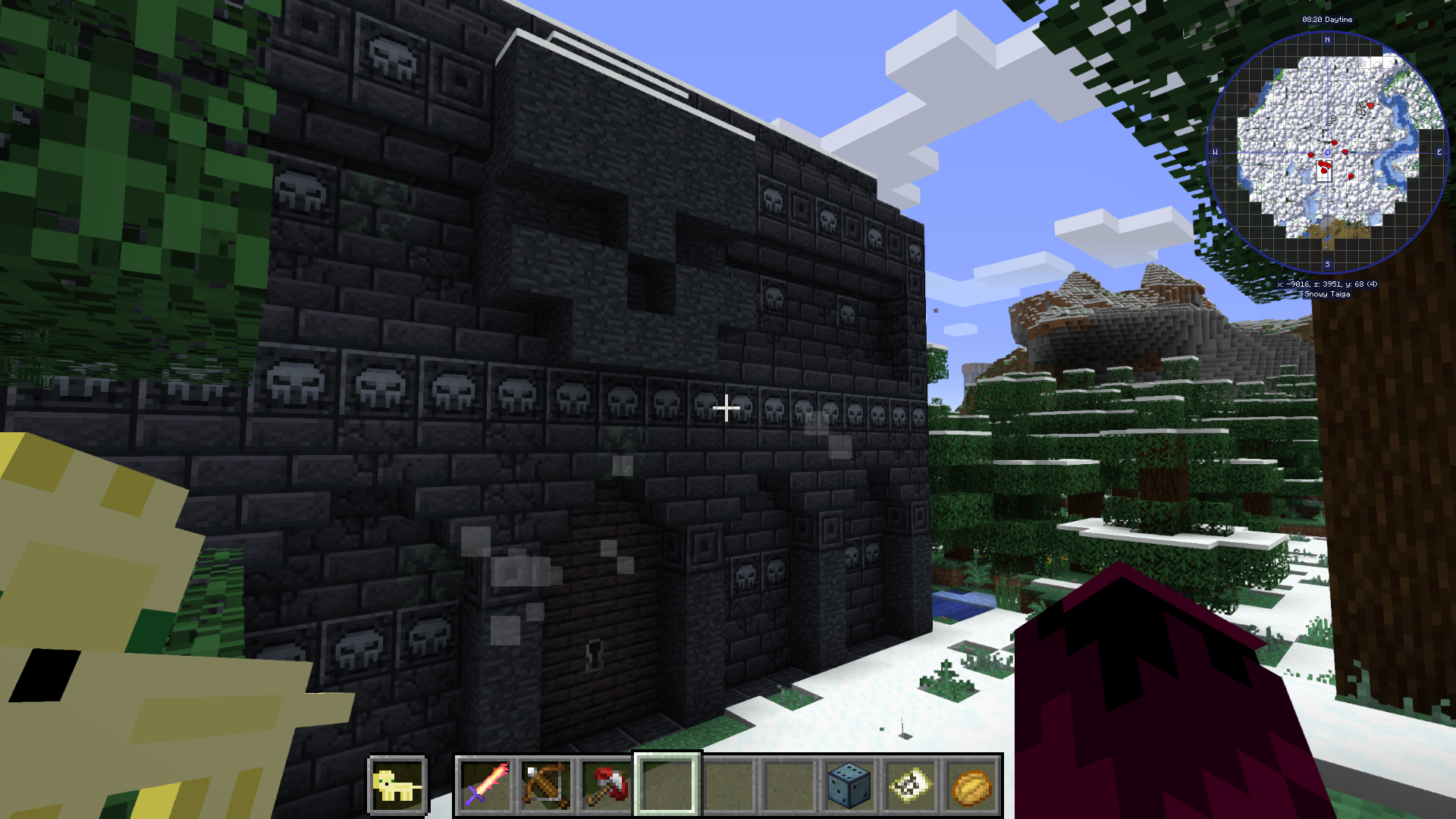Click the W compass letter on the minimap
The image size is (1456, 819).
click(1215, 151)
